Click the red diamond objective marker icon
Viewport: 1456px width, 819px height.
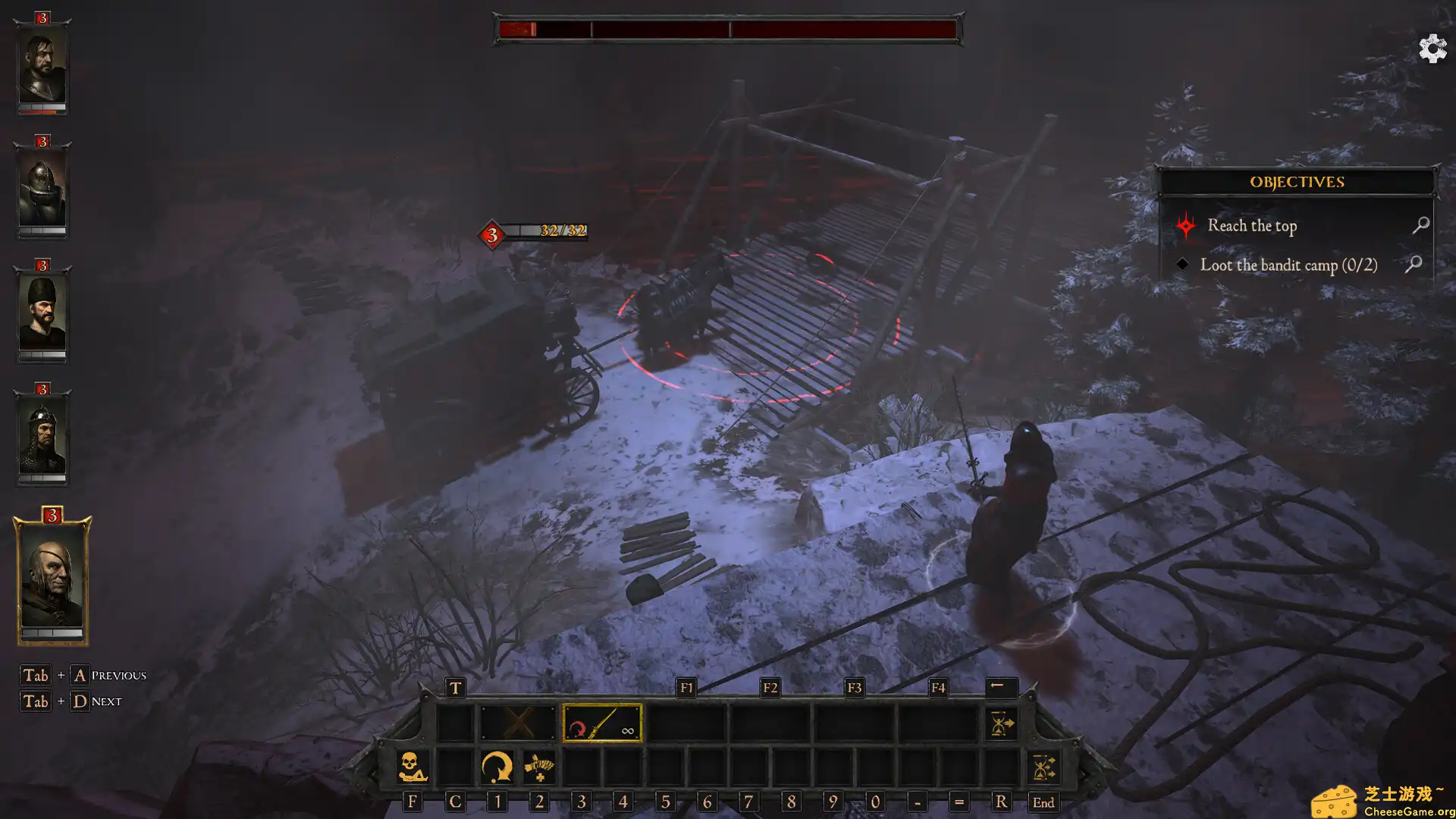coord(1185,225)
